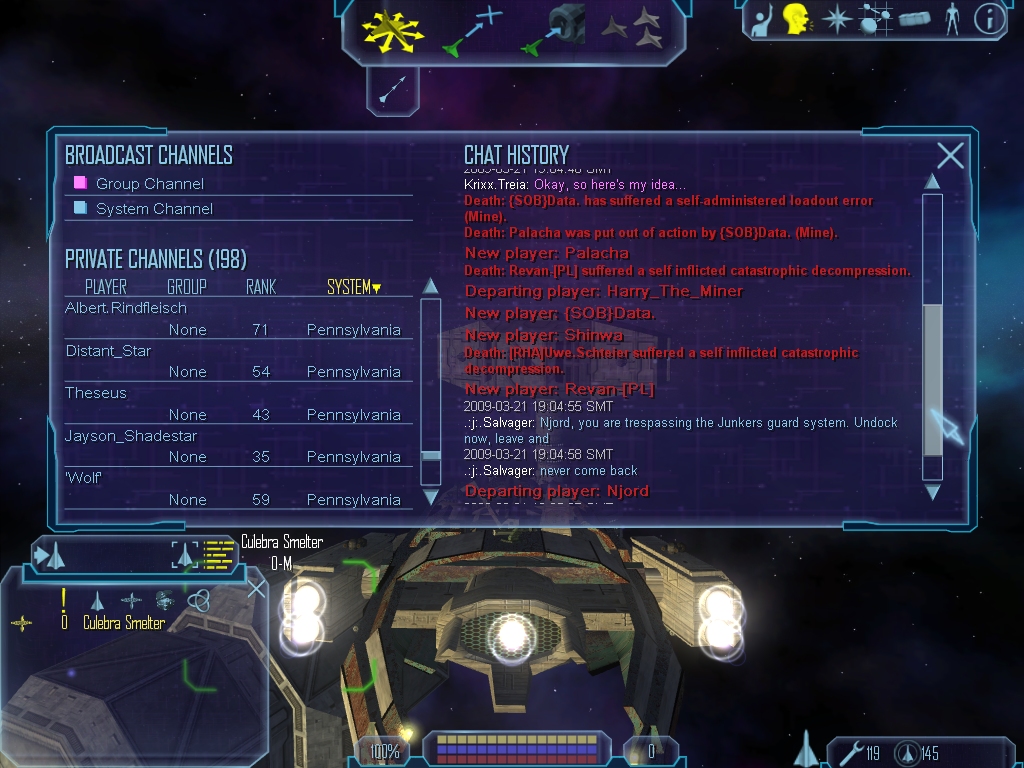Click the player list's up arrow
This screenshot has height=768, width=1024.
coord(431,286)
